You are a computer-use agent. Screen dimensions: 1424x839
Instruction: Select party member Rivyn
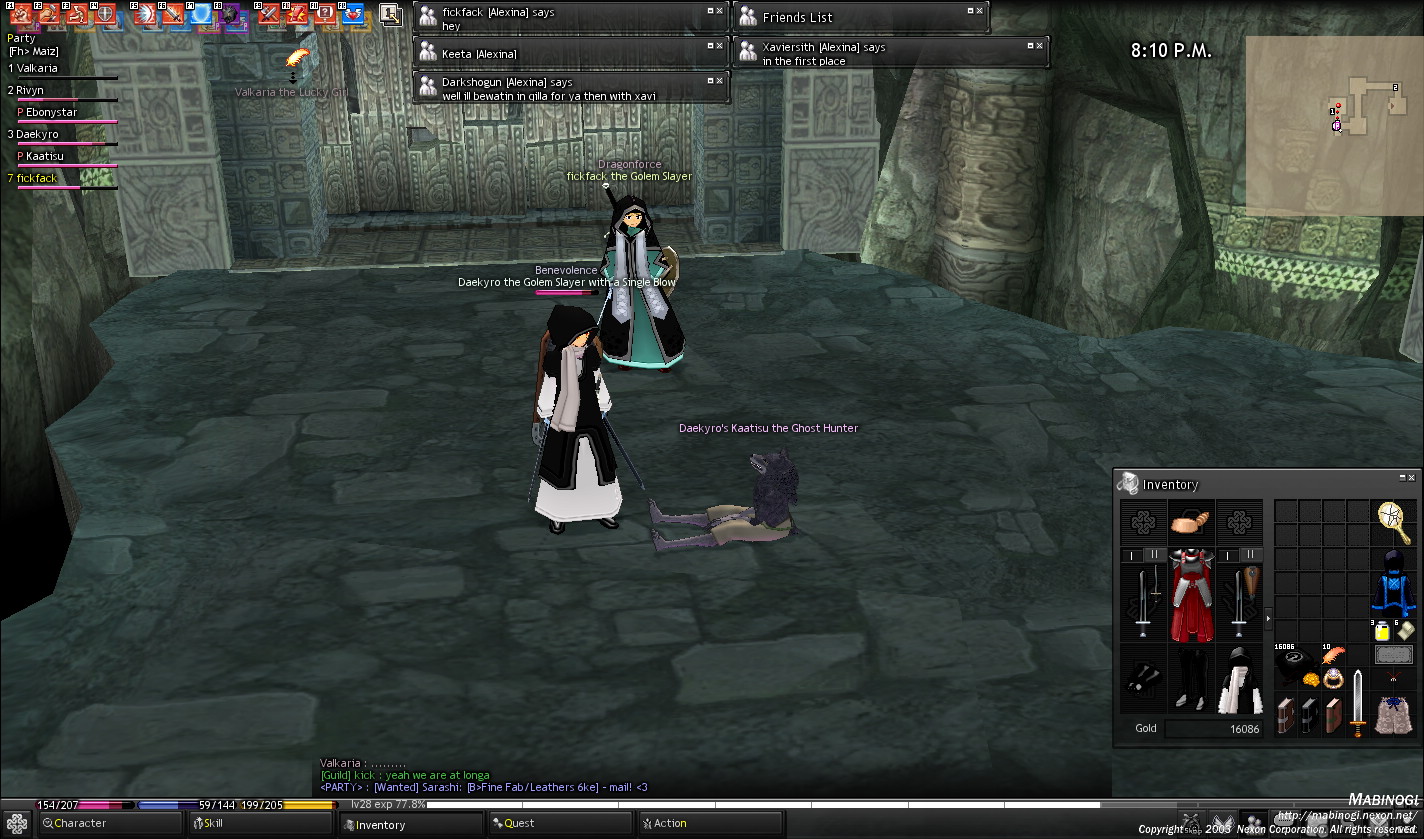coord(30,91)
